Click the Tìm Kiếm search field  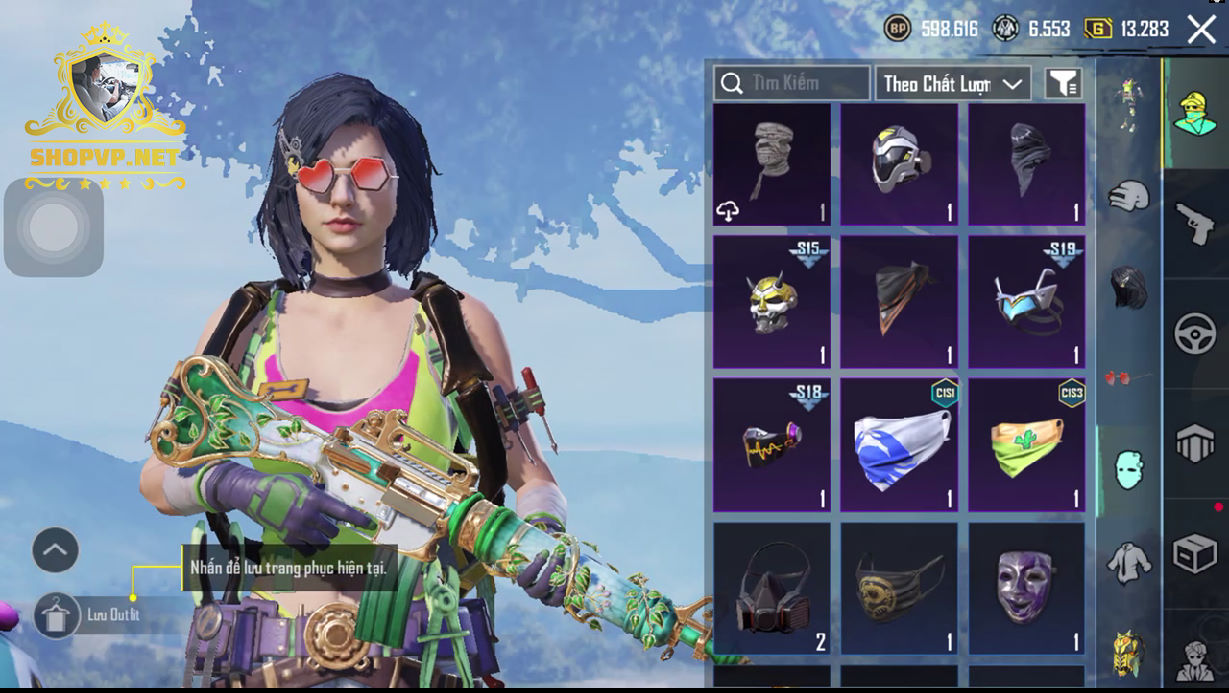coord(792,83)
